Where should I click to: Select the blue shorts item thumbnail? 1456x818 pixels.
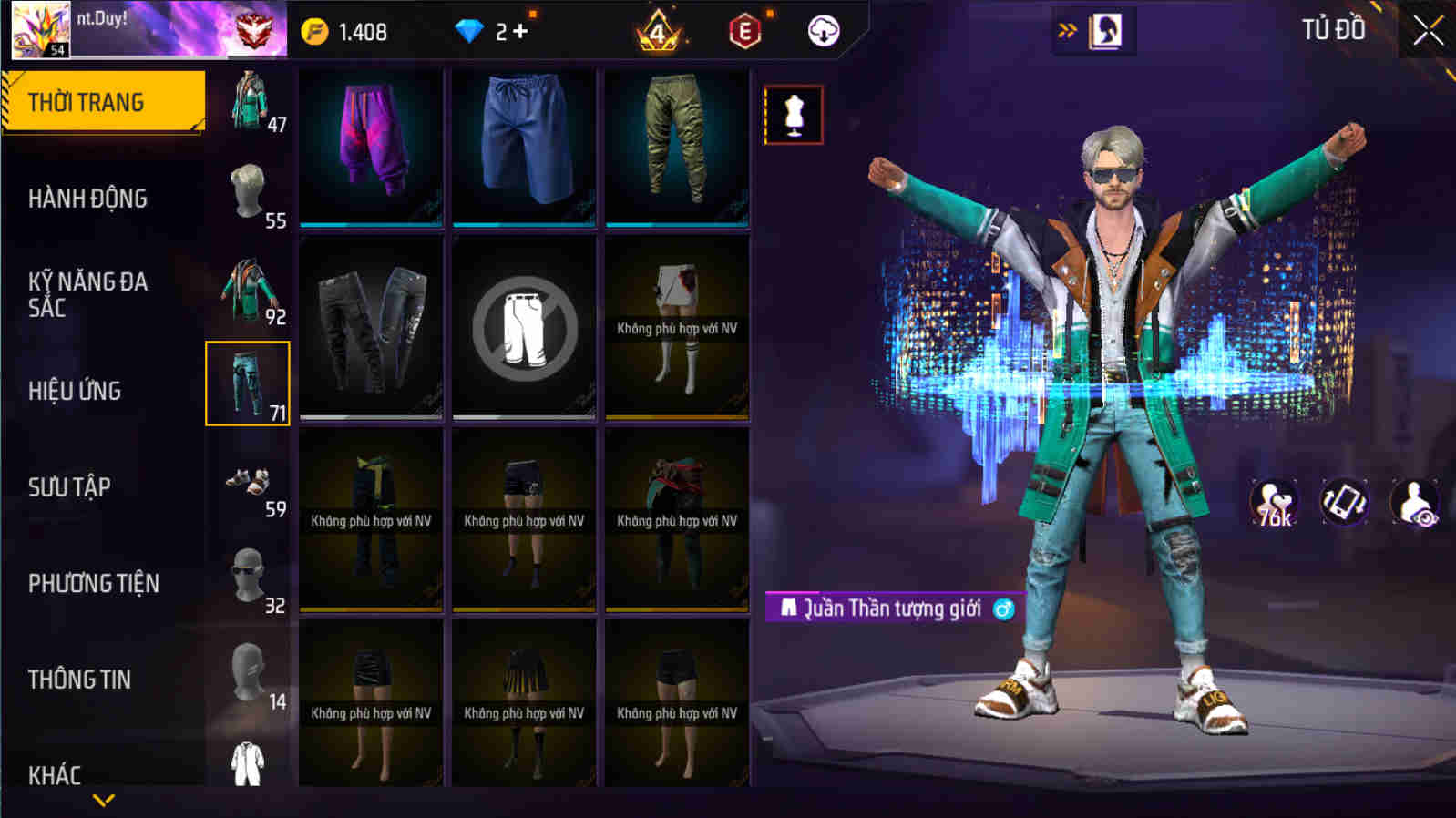point(523,146)
